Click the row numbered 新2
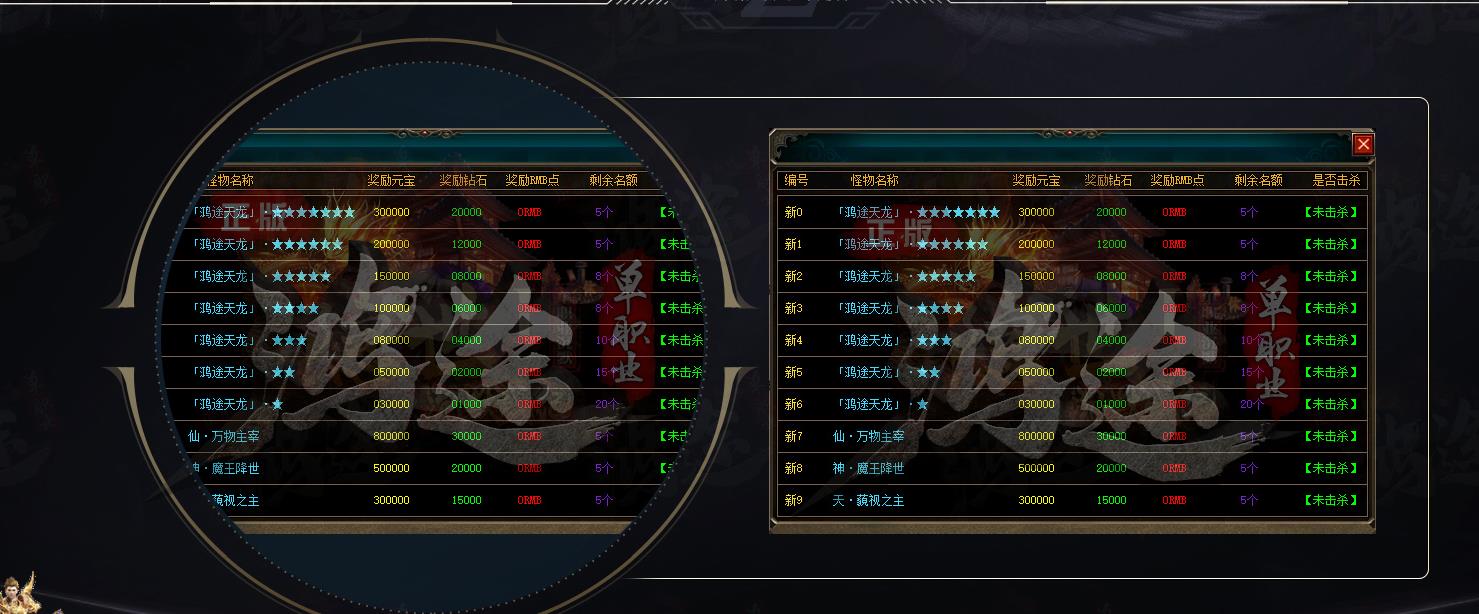The height and width of the screenshot is (614, 1479). [1071, 276]
